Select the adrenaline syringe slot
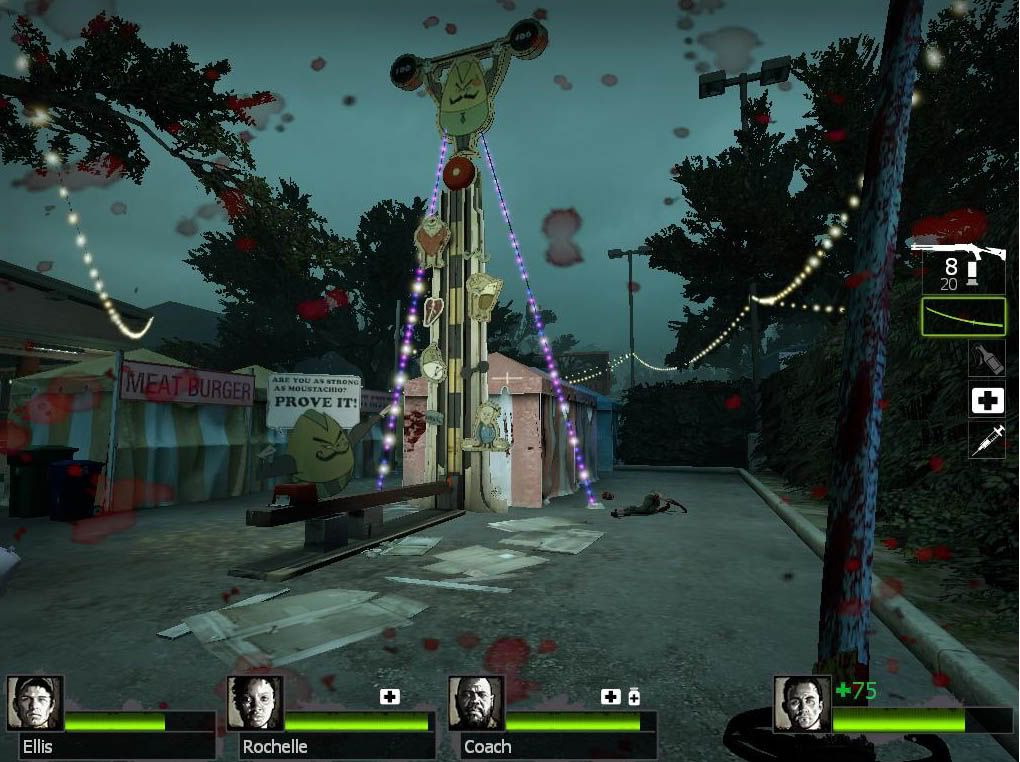This screenshot has width=1020, height=762. pyautogui.click(x=987, y=440)
